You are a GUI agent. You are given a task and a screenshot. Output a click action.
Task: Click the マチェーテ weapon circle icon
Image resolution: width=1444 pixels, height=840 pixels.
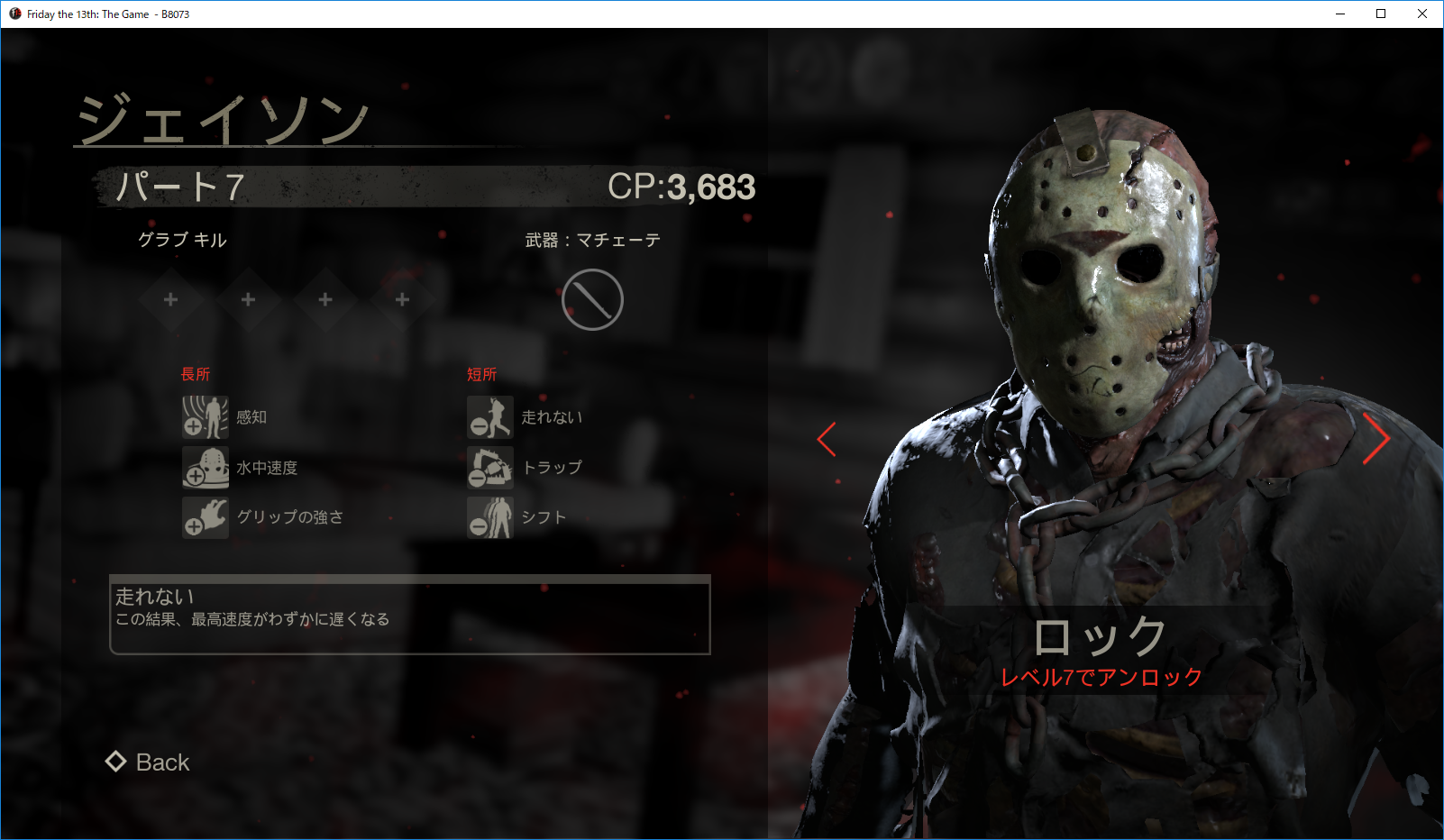[592, 300]
